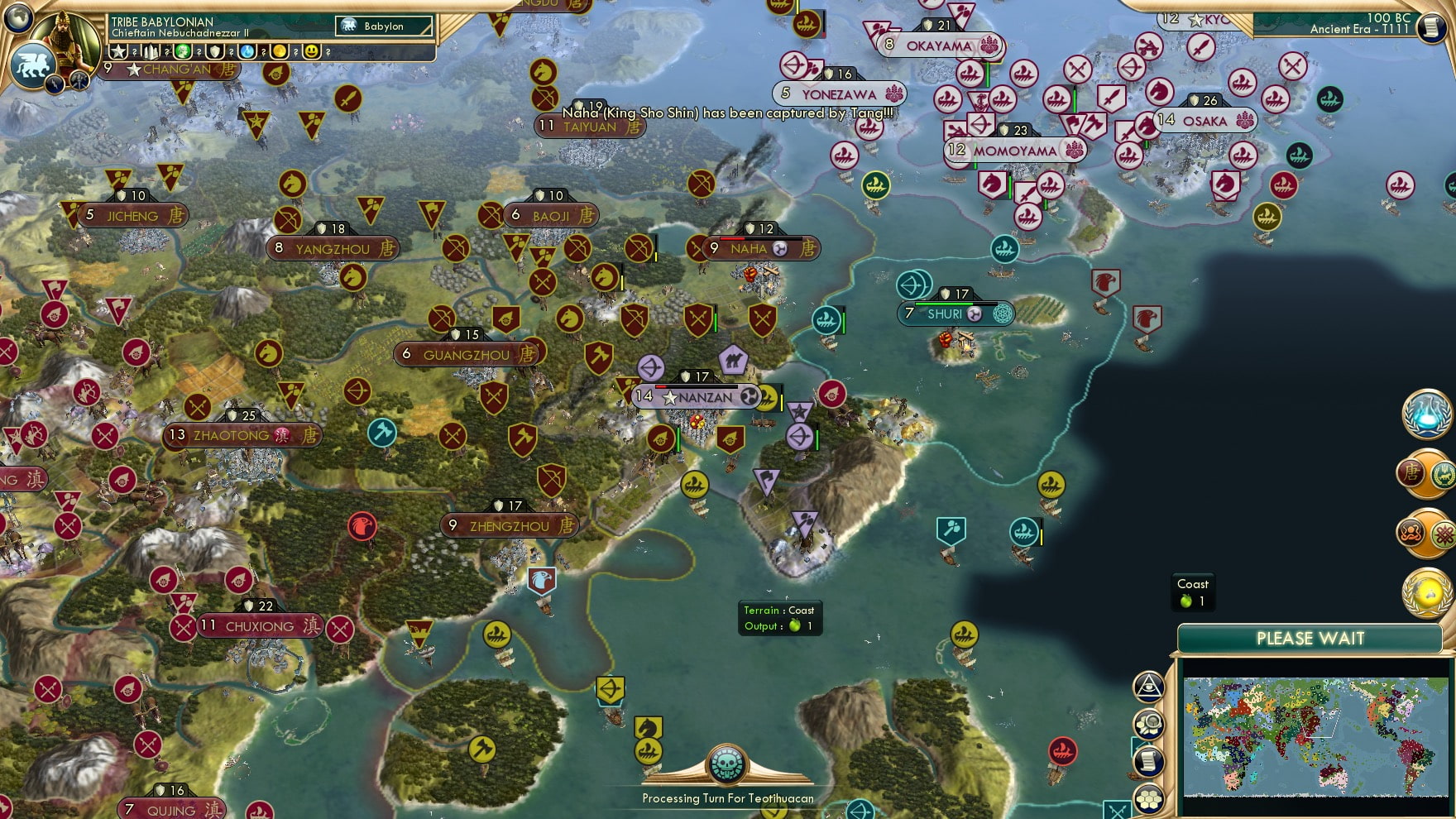Click the gold coin indicator in the top bar
Image resolution: width=1456 pixels, height=819 pixels.
pos(281,51)
